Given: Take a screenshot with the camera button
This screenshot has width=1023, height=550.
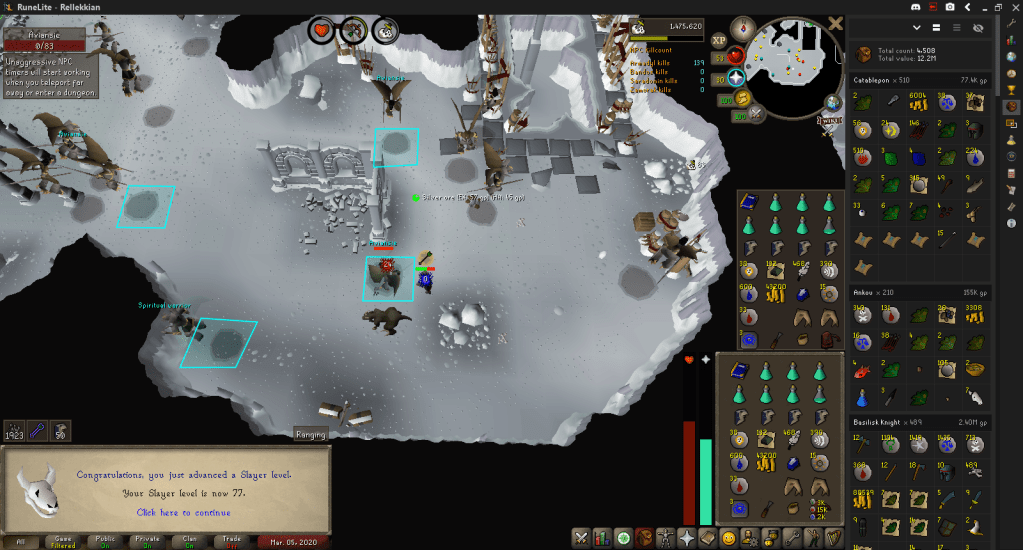Looking at the screenshot, I should (949, 7).
